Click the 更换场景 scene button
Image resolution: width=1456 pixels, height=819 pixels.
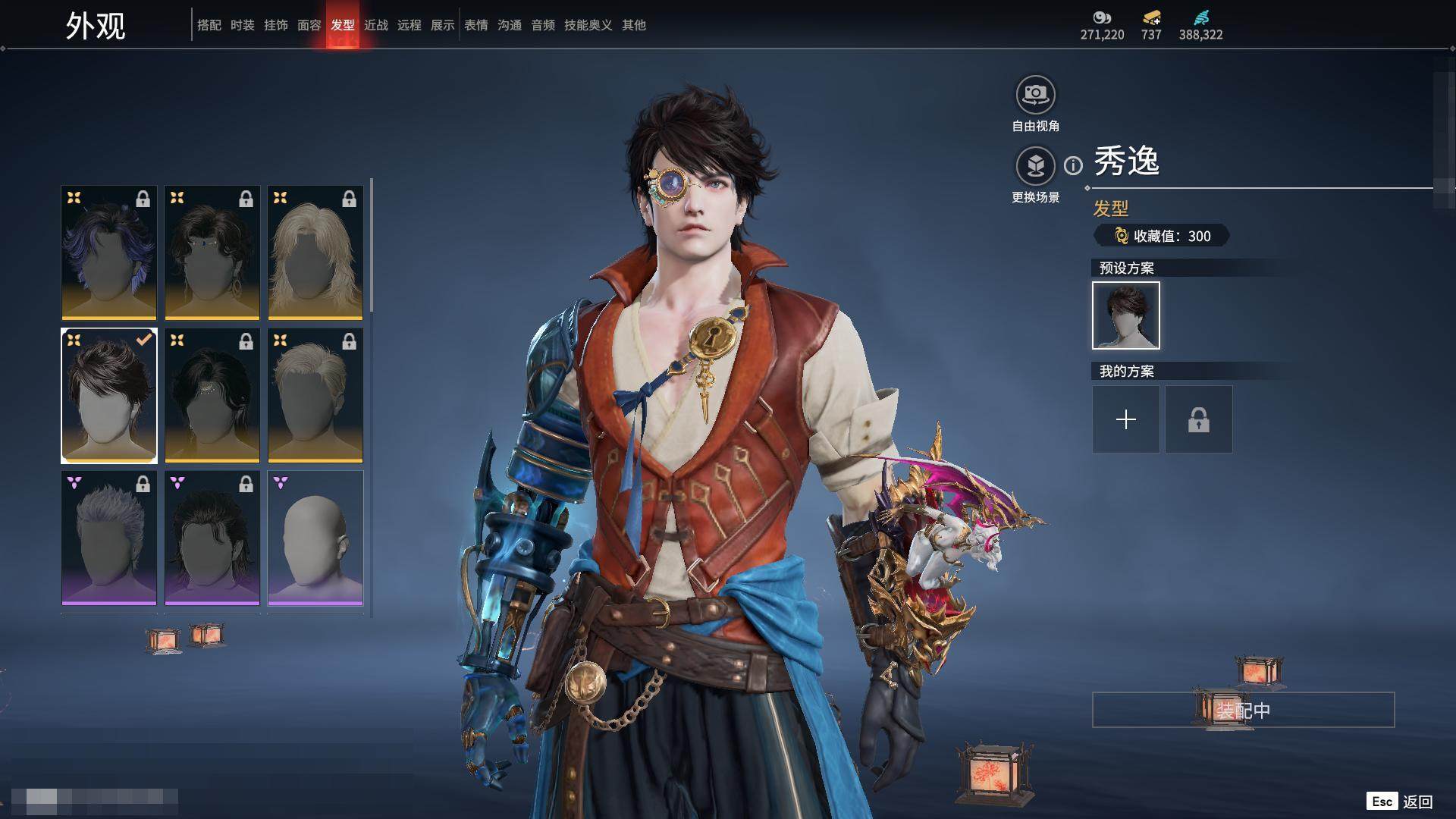[x=1035, y=166]
